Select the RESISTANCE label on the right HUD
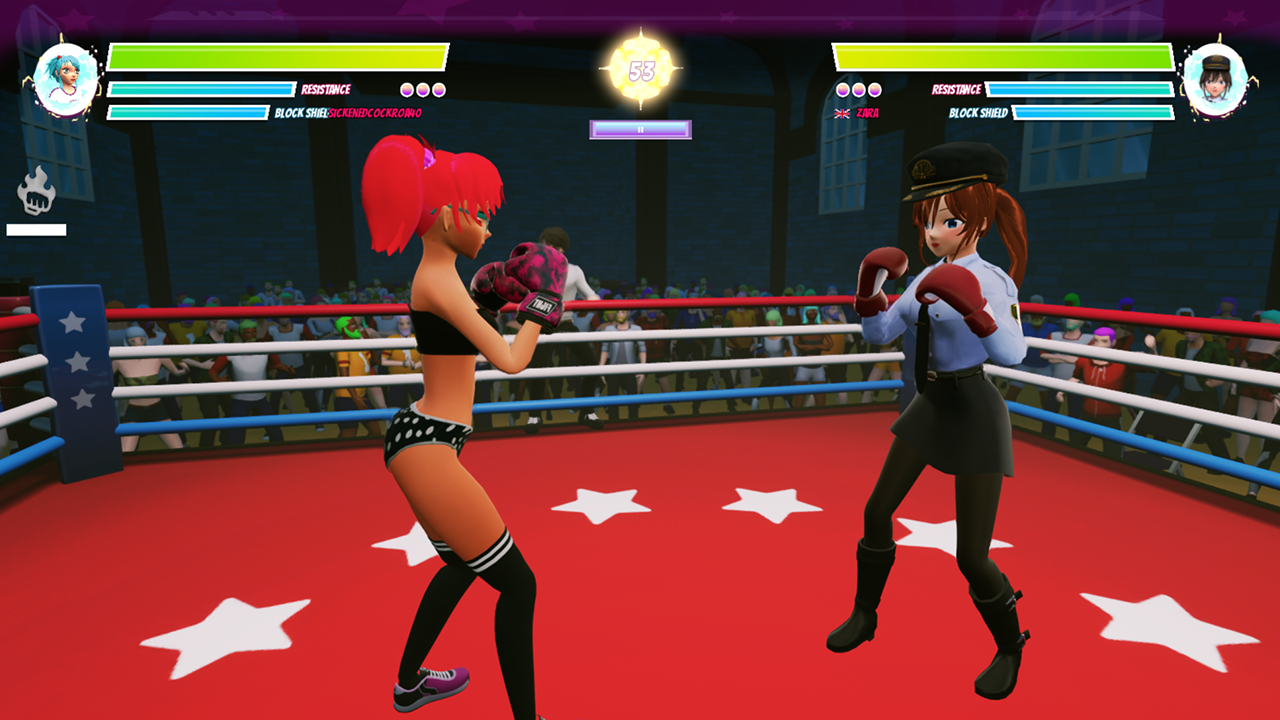 coord(956,88)
